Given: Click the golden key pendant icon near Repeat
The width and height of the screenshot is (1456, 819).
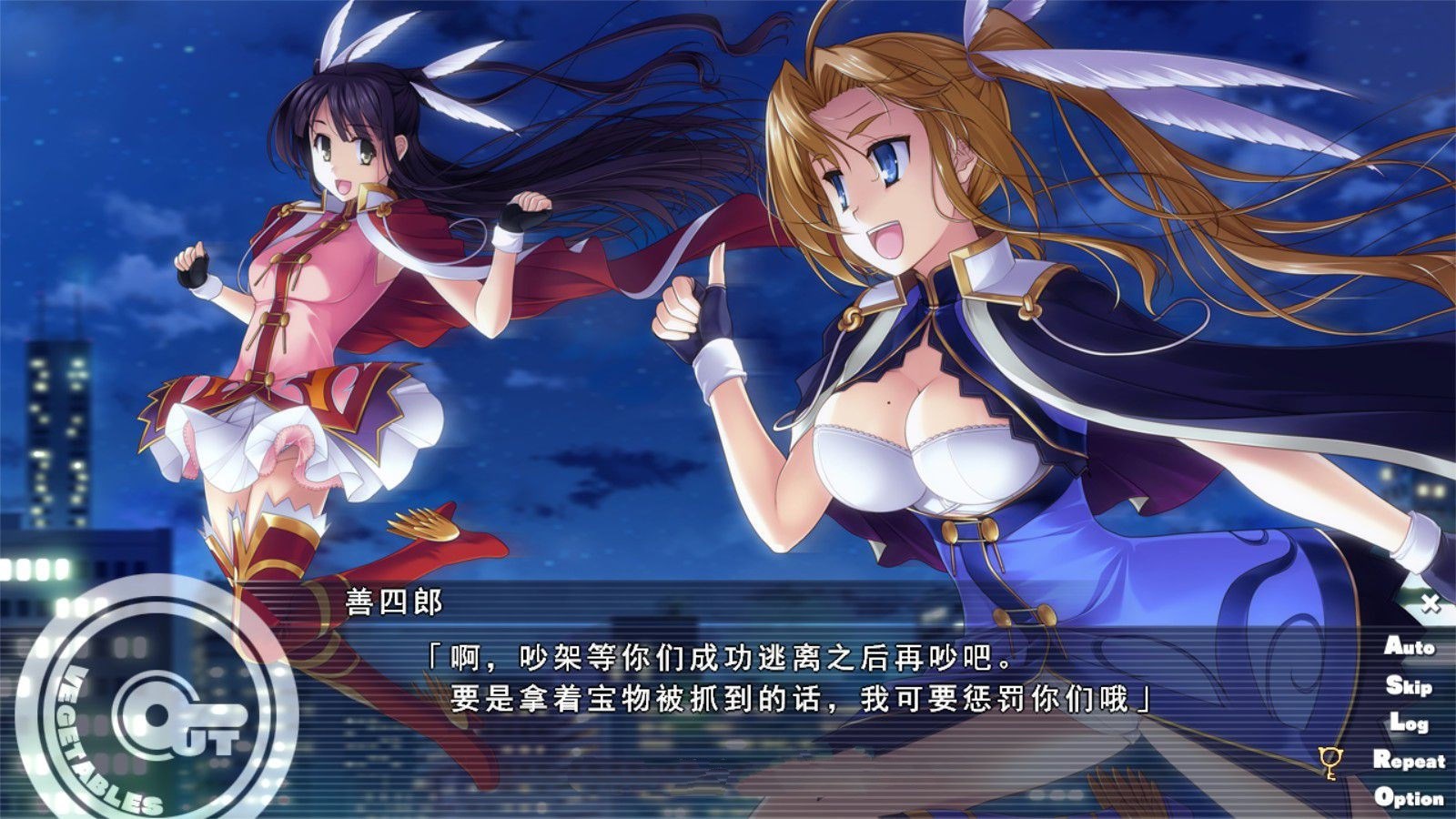Looking at the screenshot, I should click(1332, 762).
